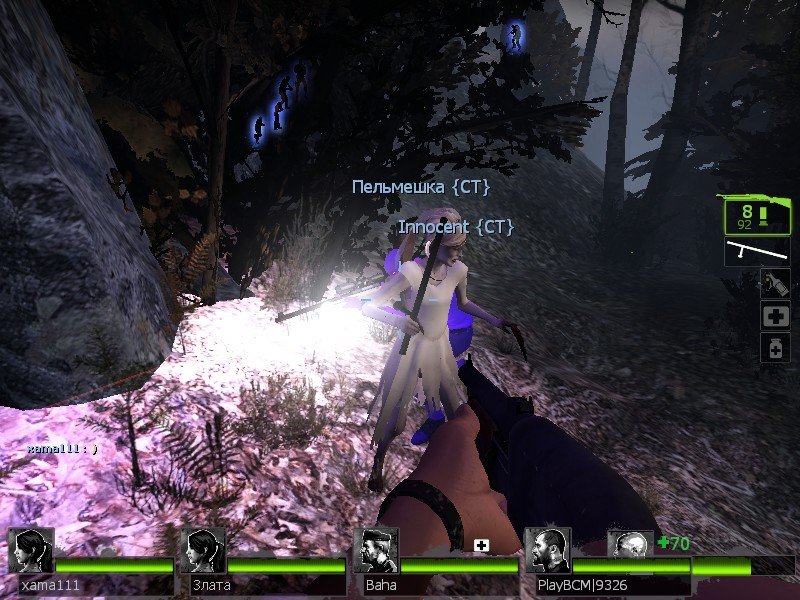Switch to the nightstick melee slot

[757, 251]
